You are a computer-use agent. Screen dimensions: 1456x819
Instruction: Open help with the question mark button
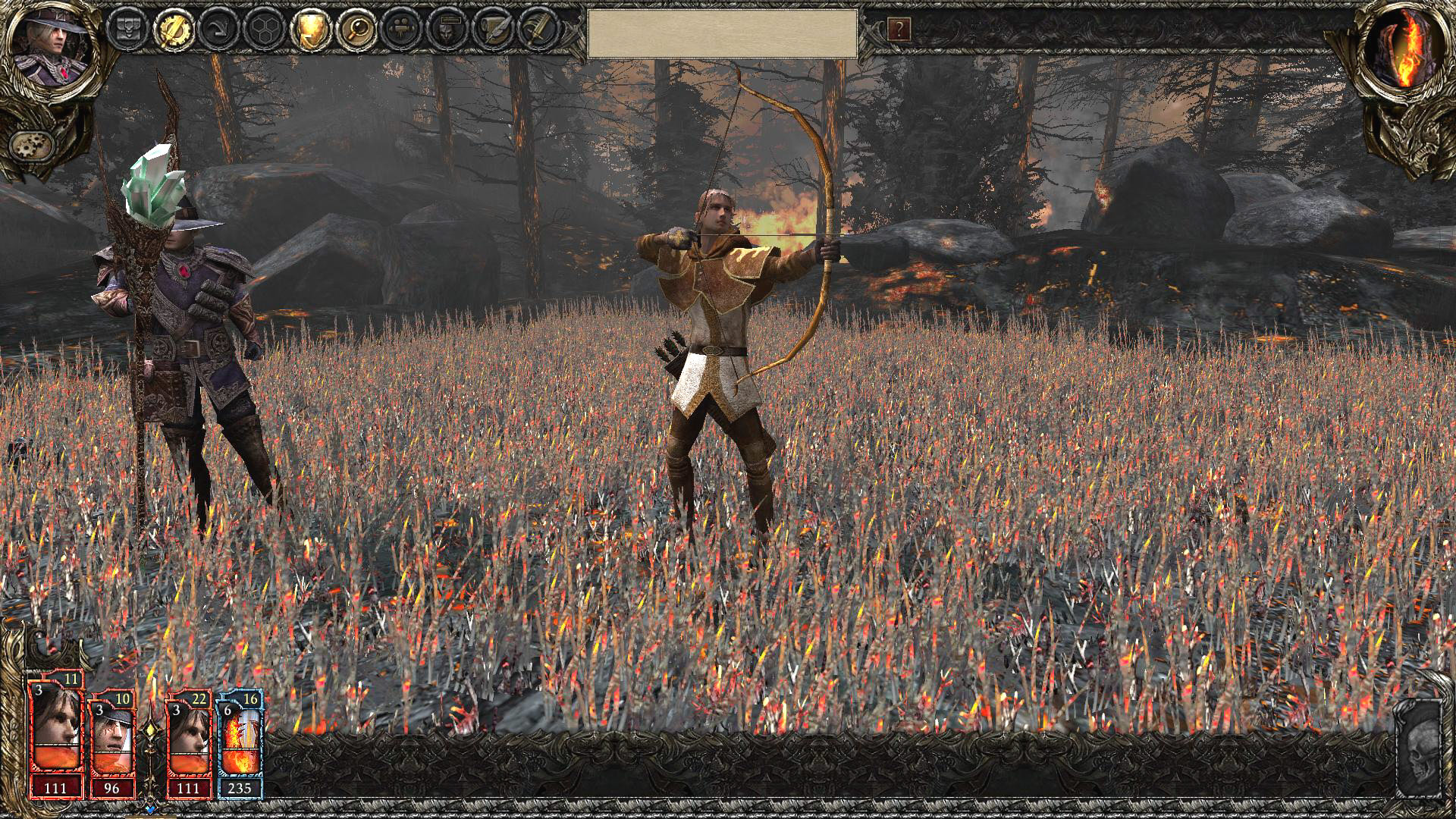[x=899, y=30]
